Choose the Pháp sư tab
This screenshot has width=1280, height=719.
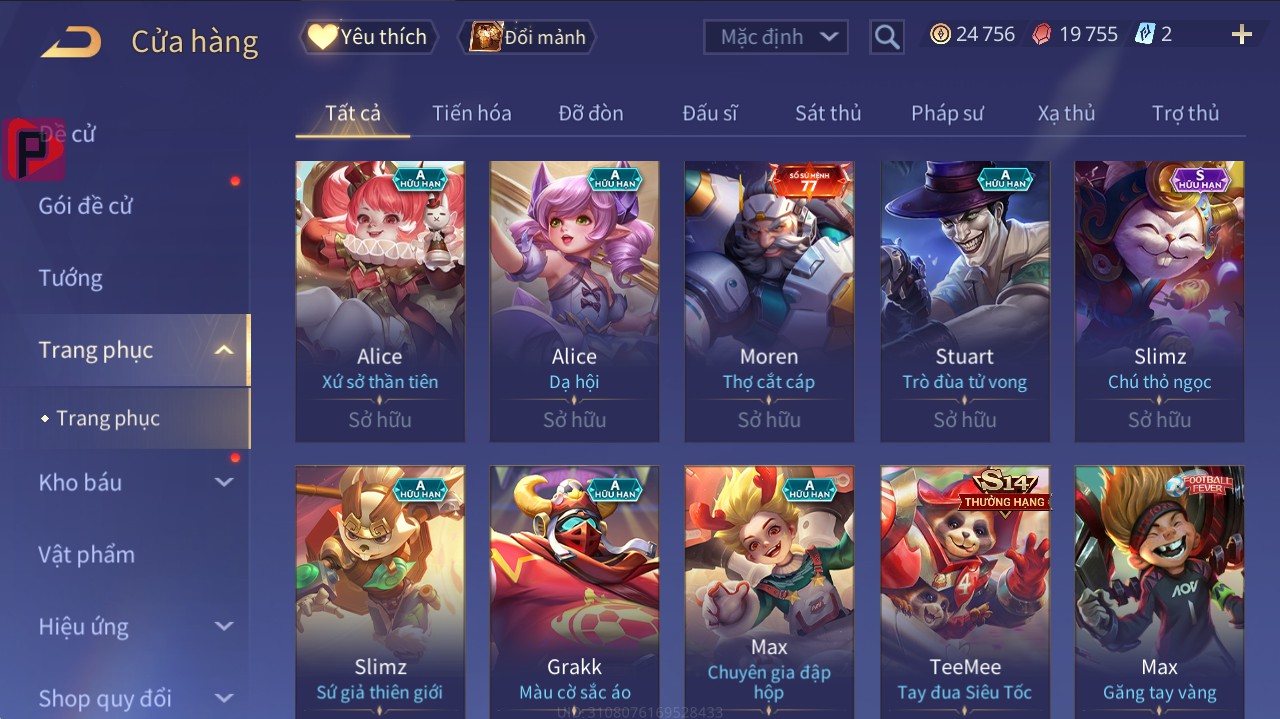(x=947, y=113)
